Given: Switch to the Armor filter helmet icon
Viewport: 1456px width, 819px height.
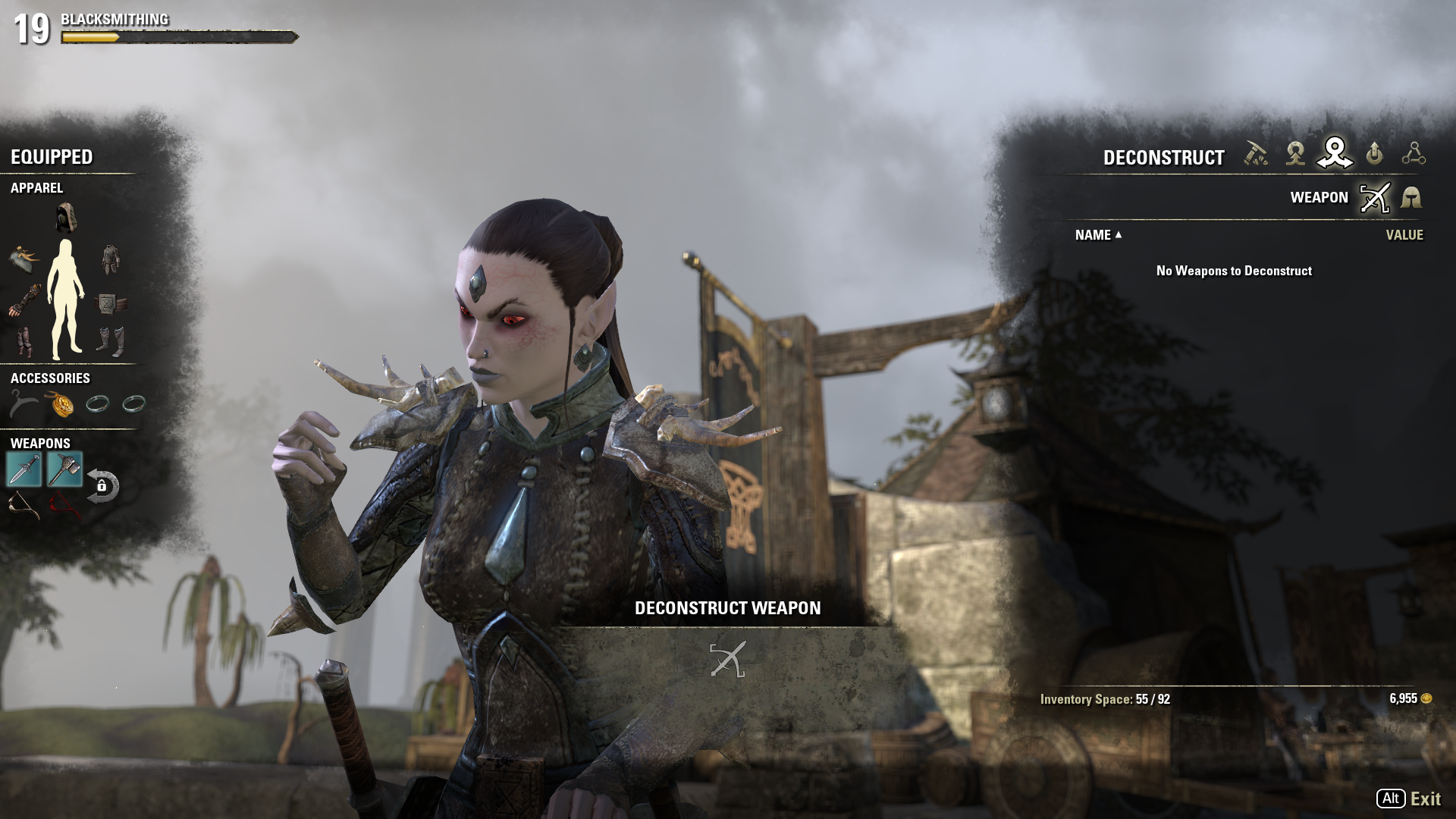Looking at the screenshot, I should pos(1410,198).
